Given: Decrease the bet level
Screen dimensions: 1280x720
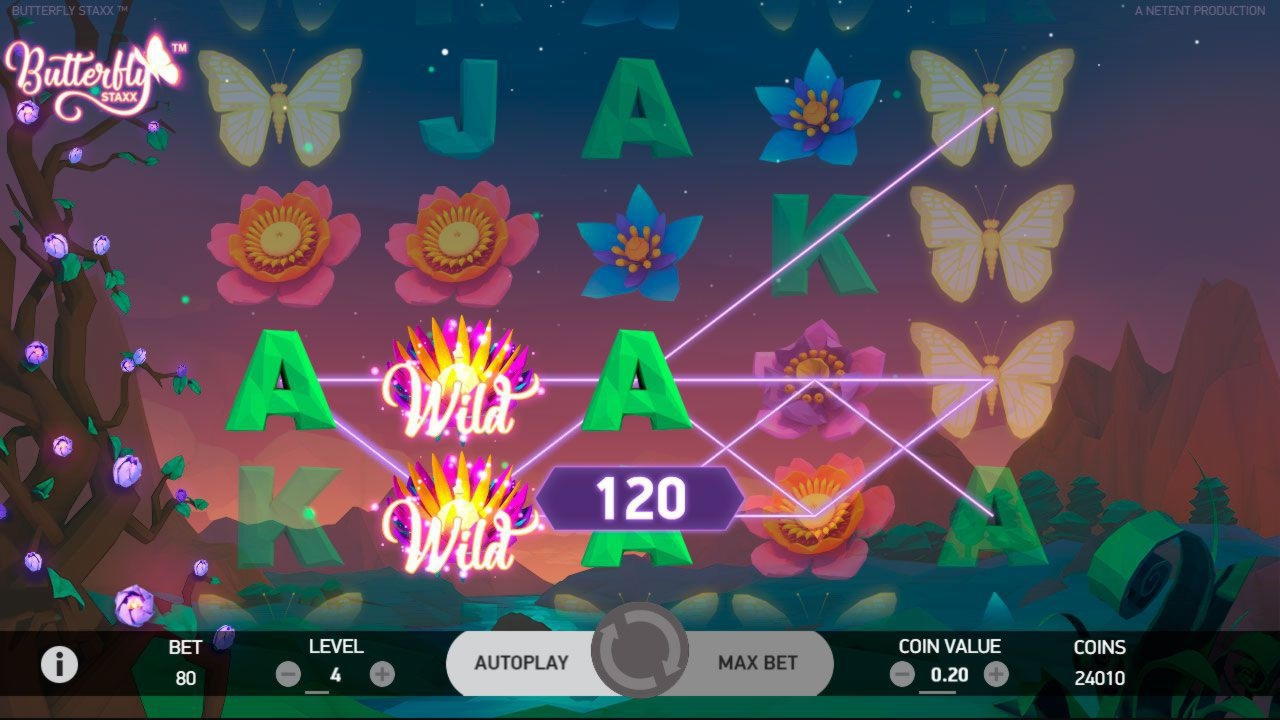Looking at the screenshot, I should coord(288,675).
